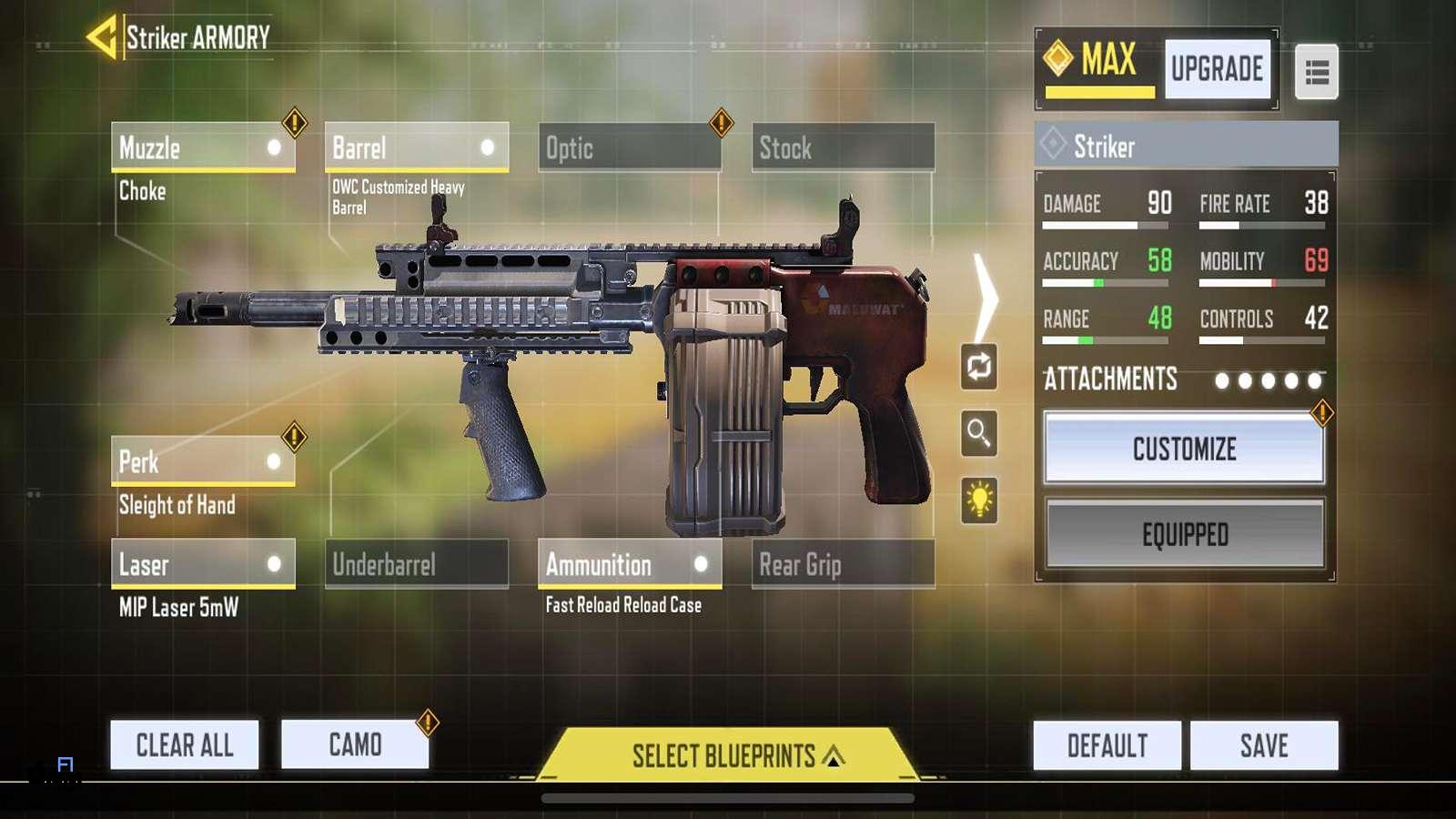Open the Laser attachment slot

point(203,564)
